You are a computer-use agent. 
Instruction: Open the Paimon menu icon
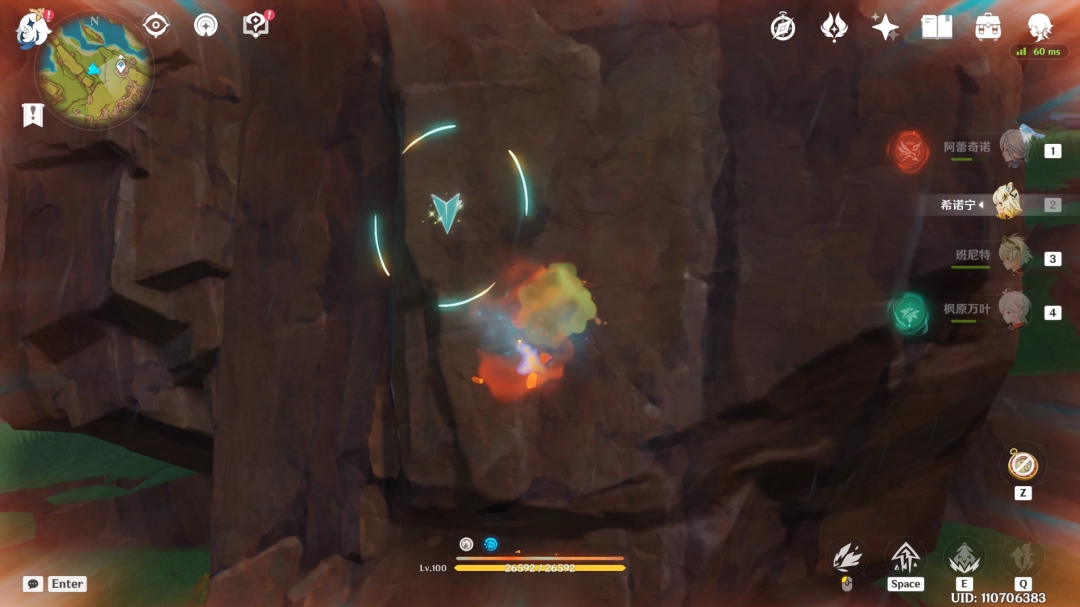[x=33, y=29]
